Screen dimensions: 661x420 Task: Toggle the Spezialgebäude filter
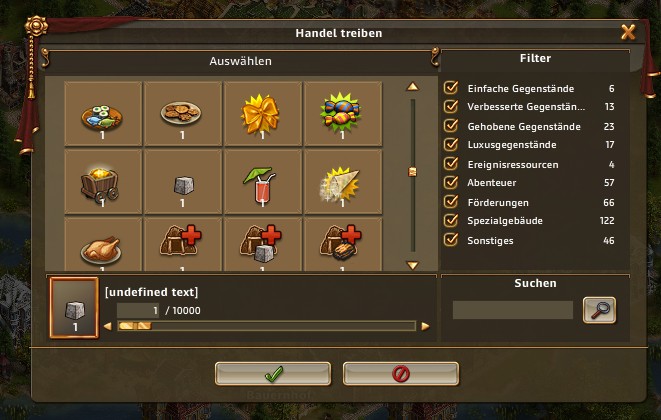click(x=451, y=221)
